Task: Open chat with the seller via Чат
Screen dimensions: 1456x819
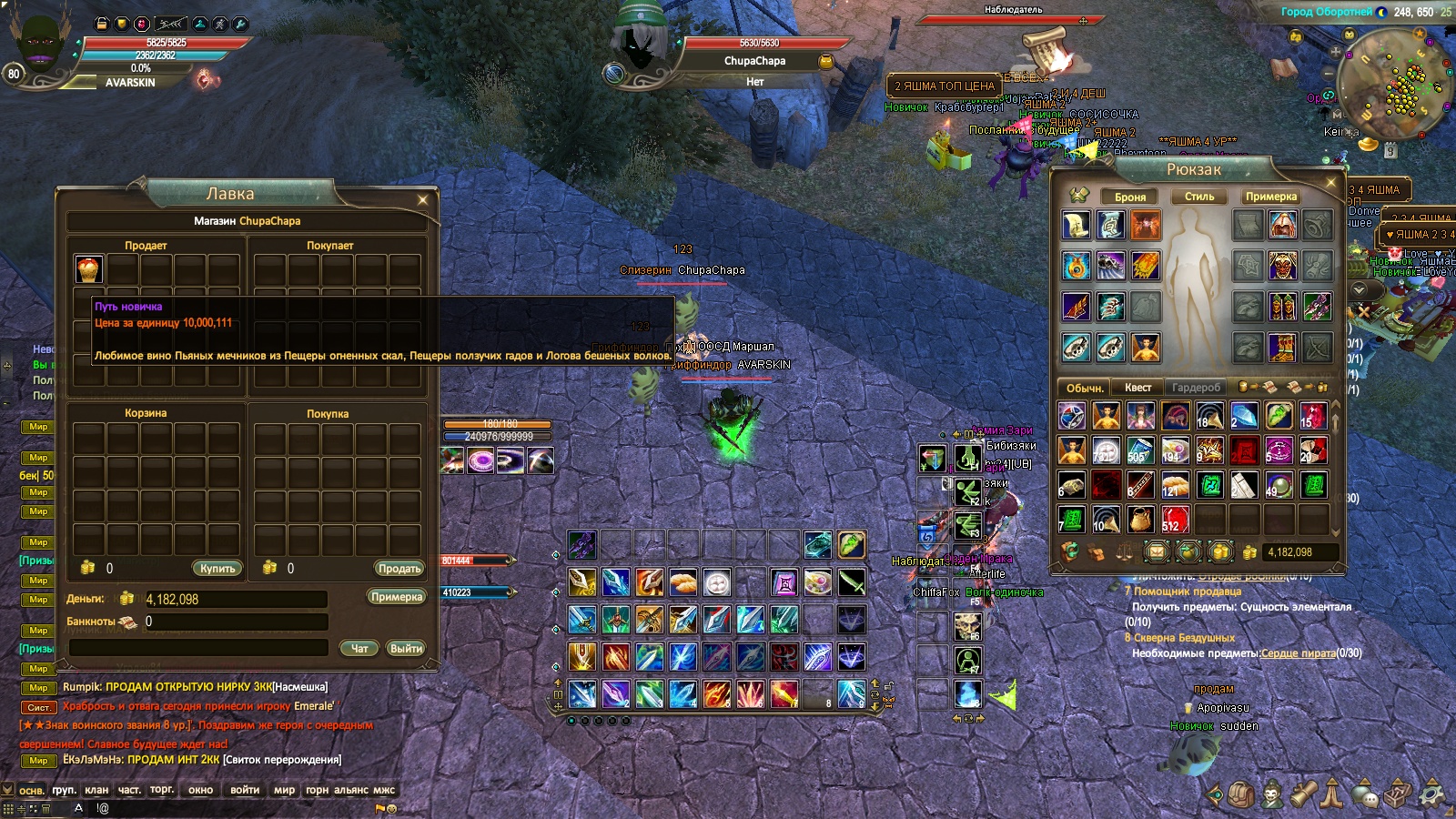Action: tap(359, 648)
